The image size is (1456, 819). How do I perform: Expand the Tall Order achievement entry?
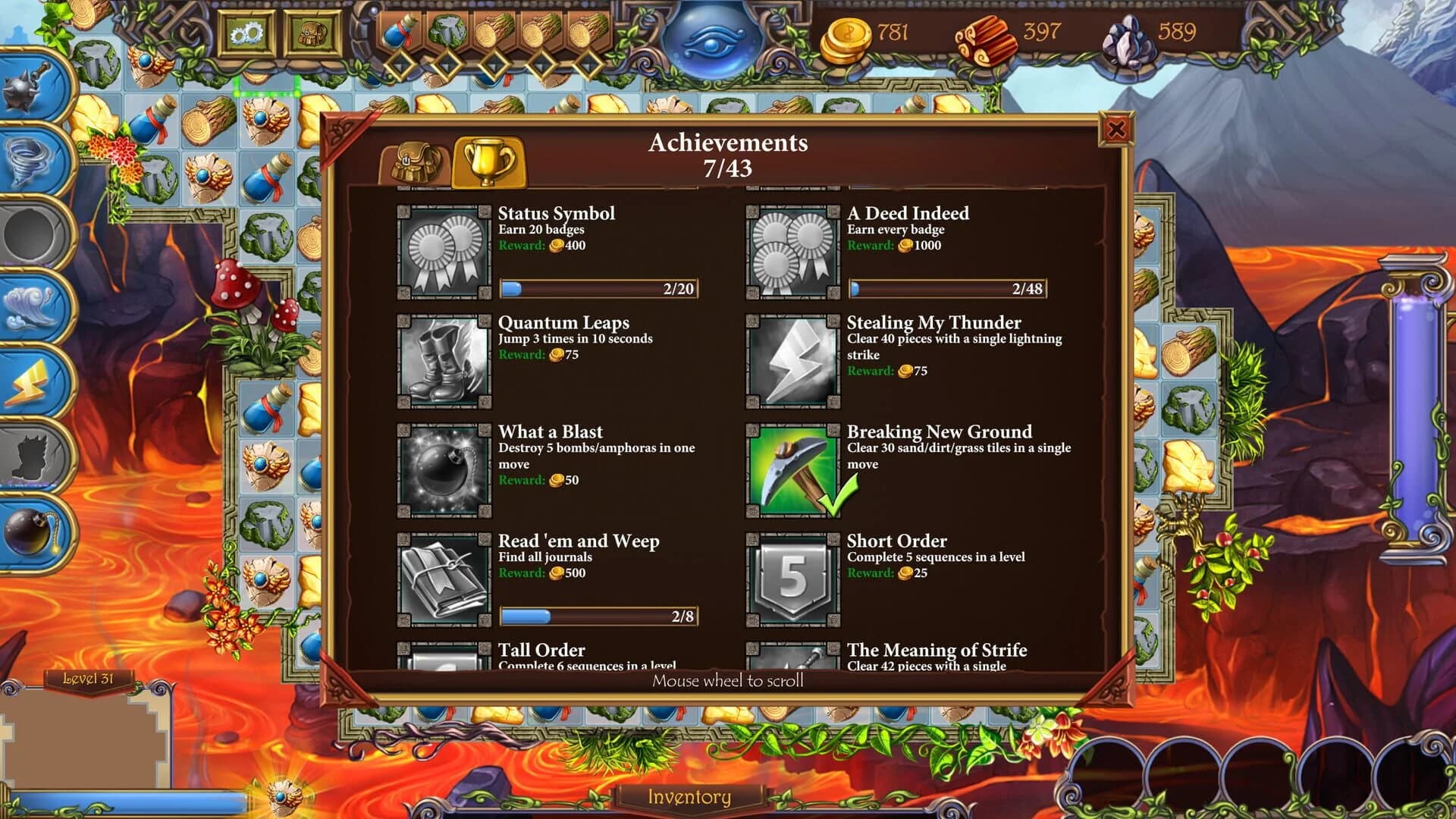(x=541, y=651)
